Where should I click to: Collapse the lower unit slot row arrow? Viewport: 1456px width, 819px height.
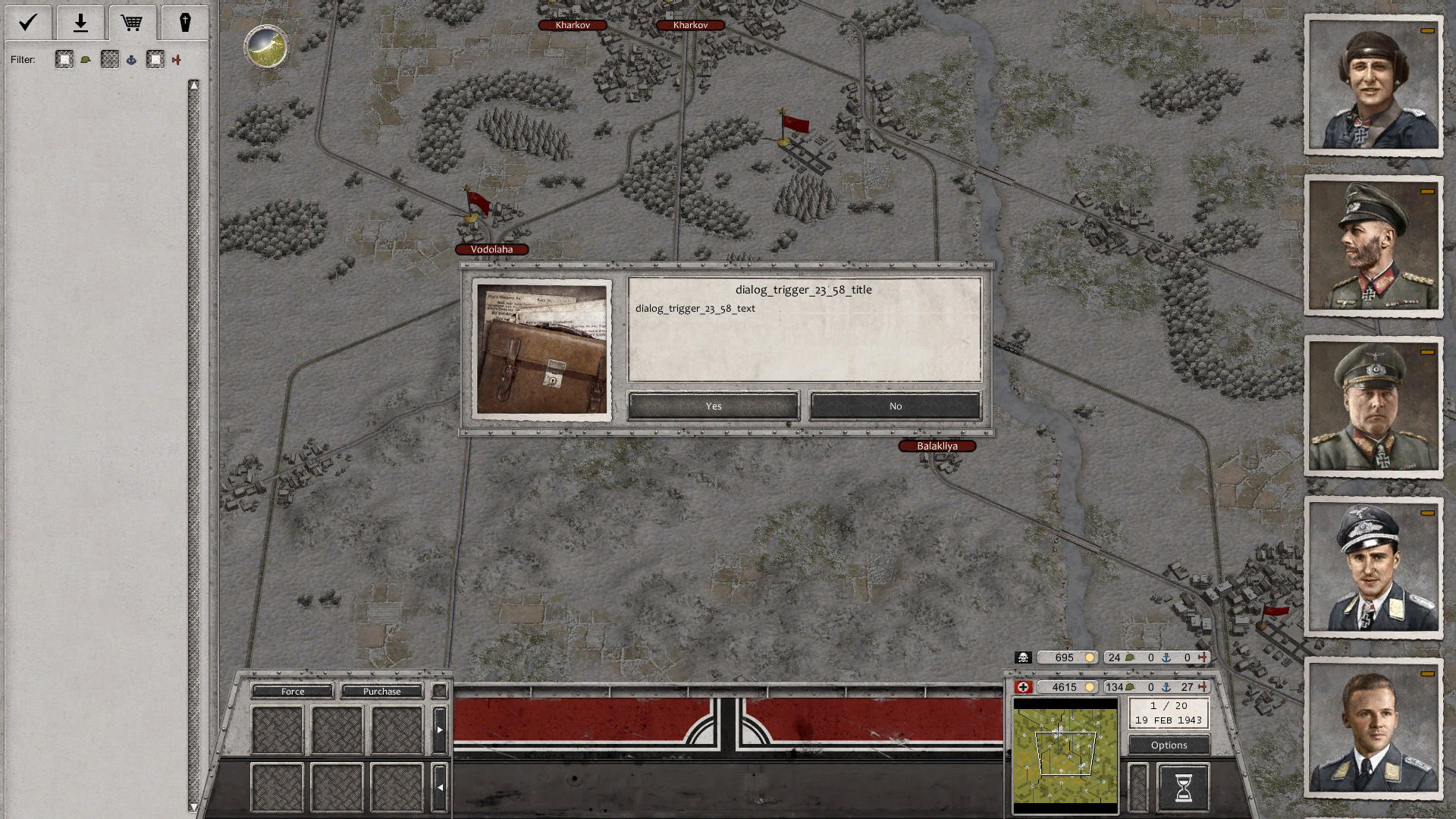pos(440,787)
